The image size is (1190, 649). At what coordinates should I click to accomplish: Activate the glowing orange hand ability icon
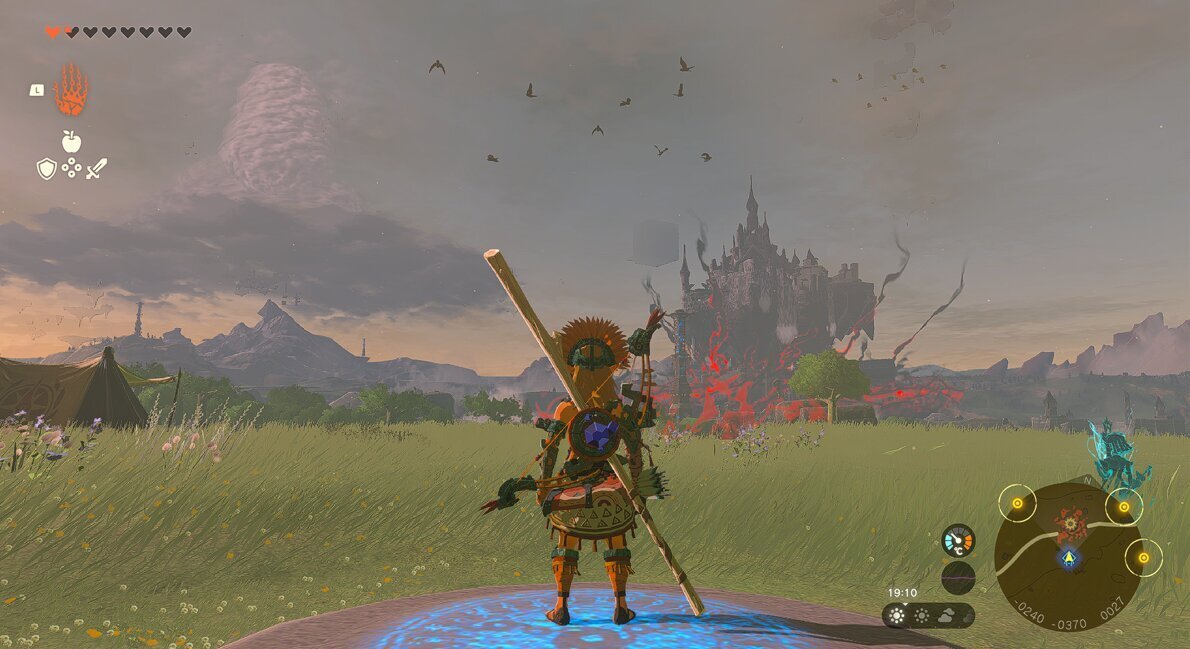pyautogui.click(x=71, y=90)
